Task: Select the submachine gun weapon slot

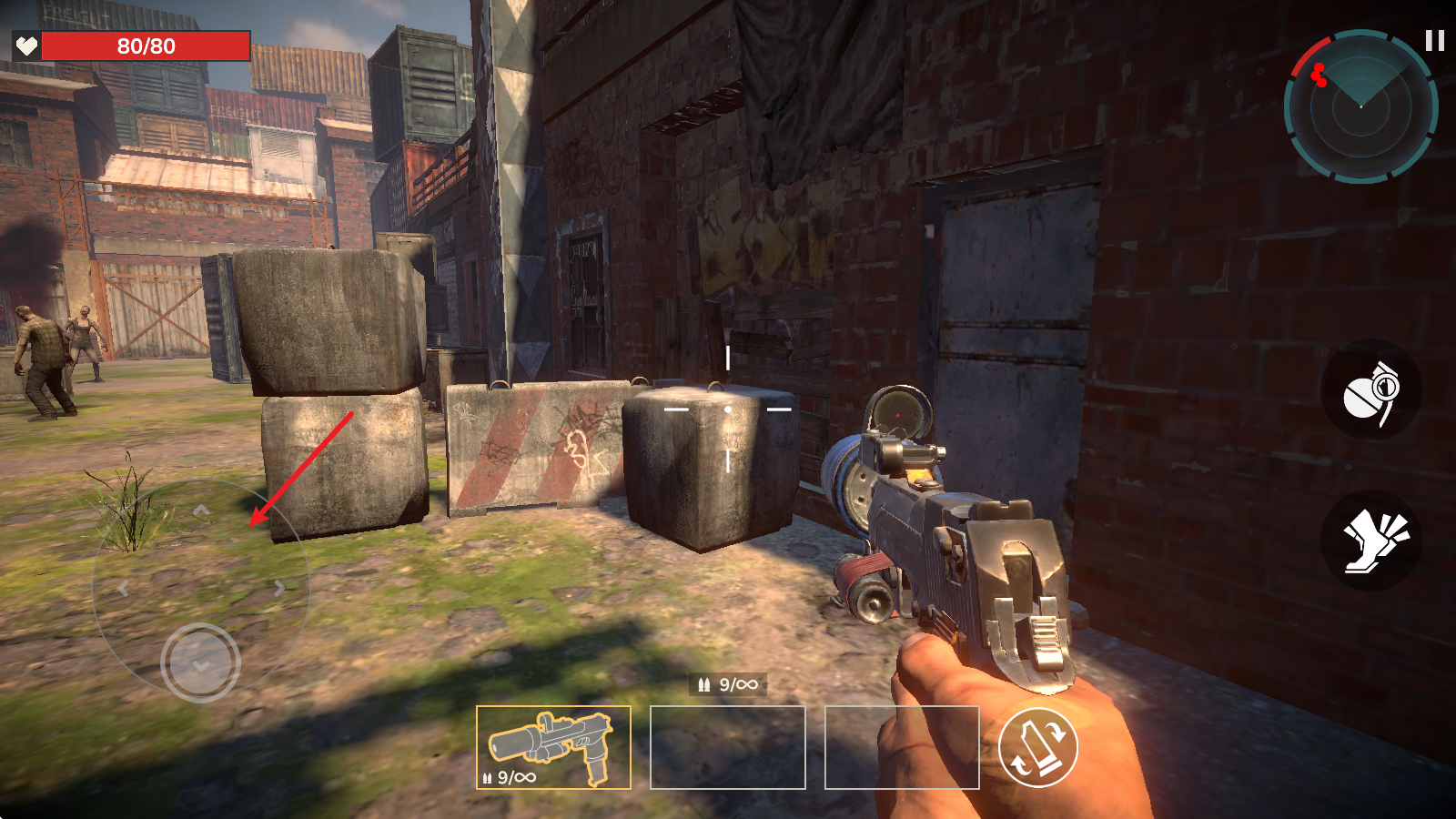Action: click(x=553, y=747)
